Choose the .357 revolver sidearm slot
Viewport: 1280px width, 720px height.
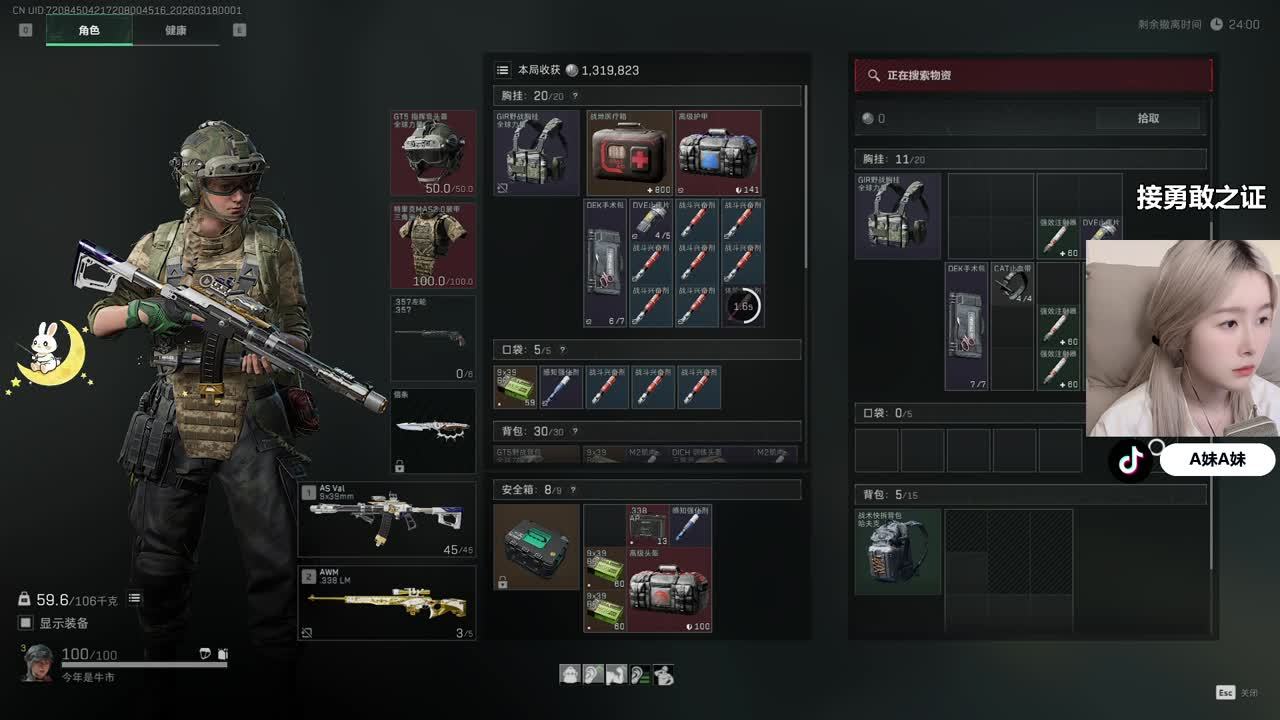[432, 338]
